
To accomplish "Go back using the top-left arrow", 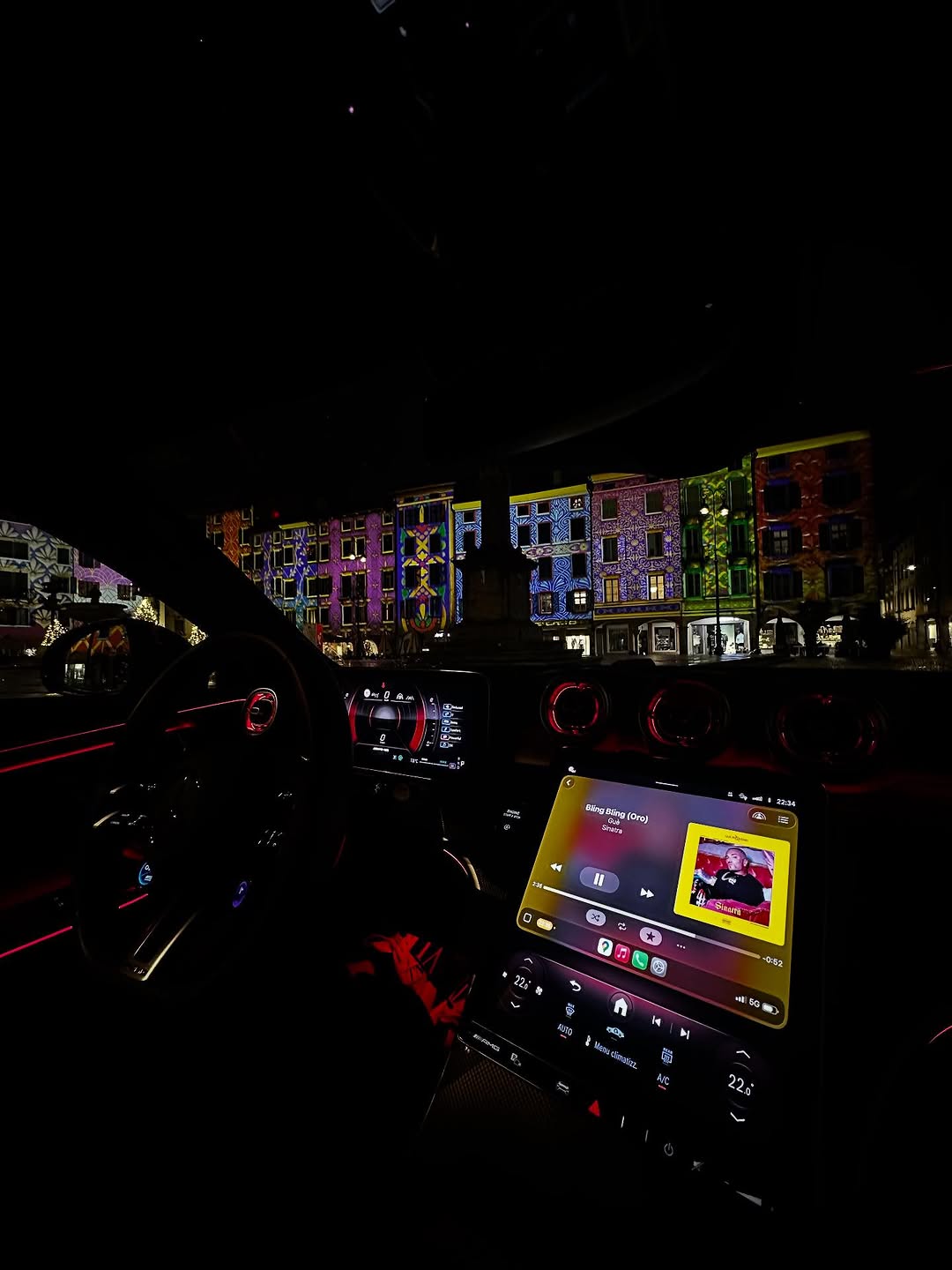I will click(569, 782).
